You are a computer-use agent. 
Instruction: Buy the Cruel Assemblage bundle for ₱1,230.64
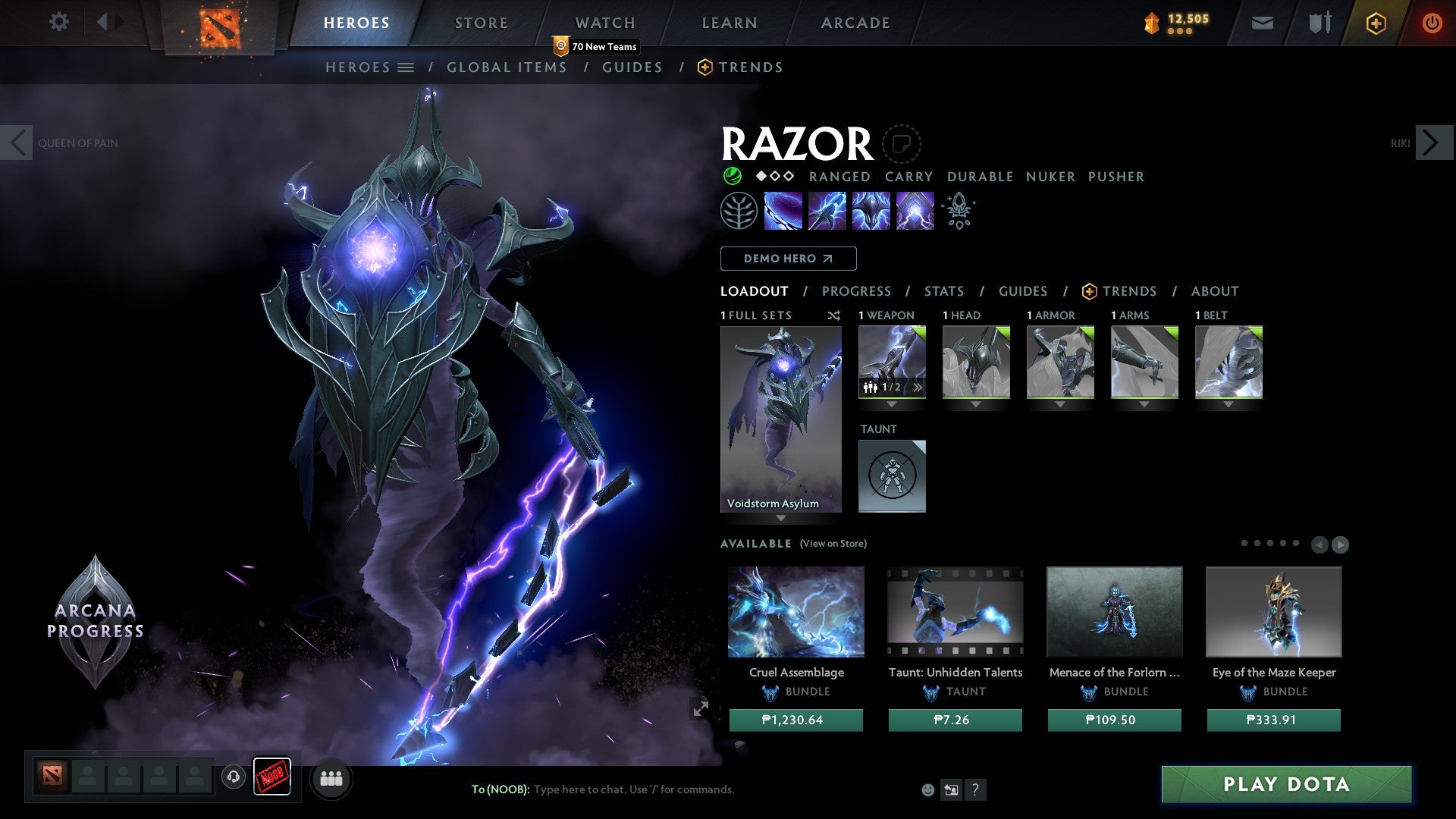tap(795, 720)
